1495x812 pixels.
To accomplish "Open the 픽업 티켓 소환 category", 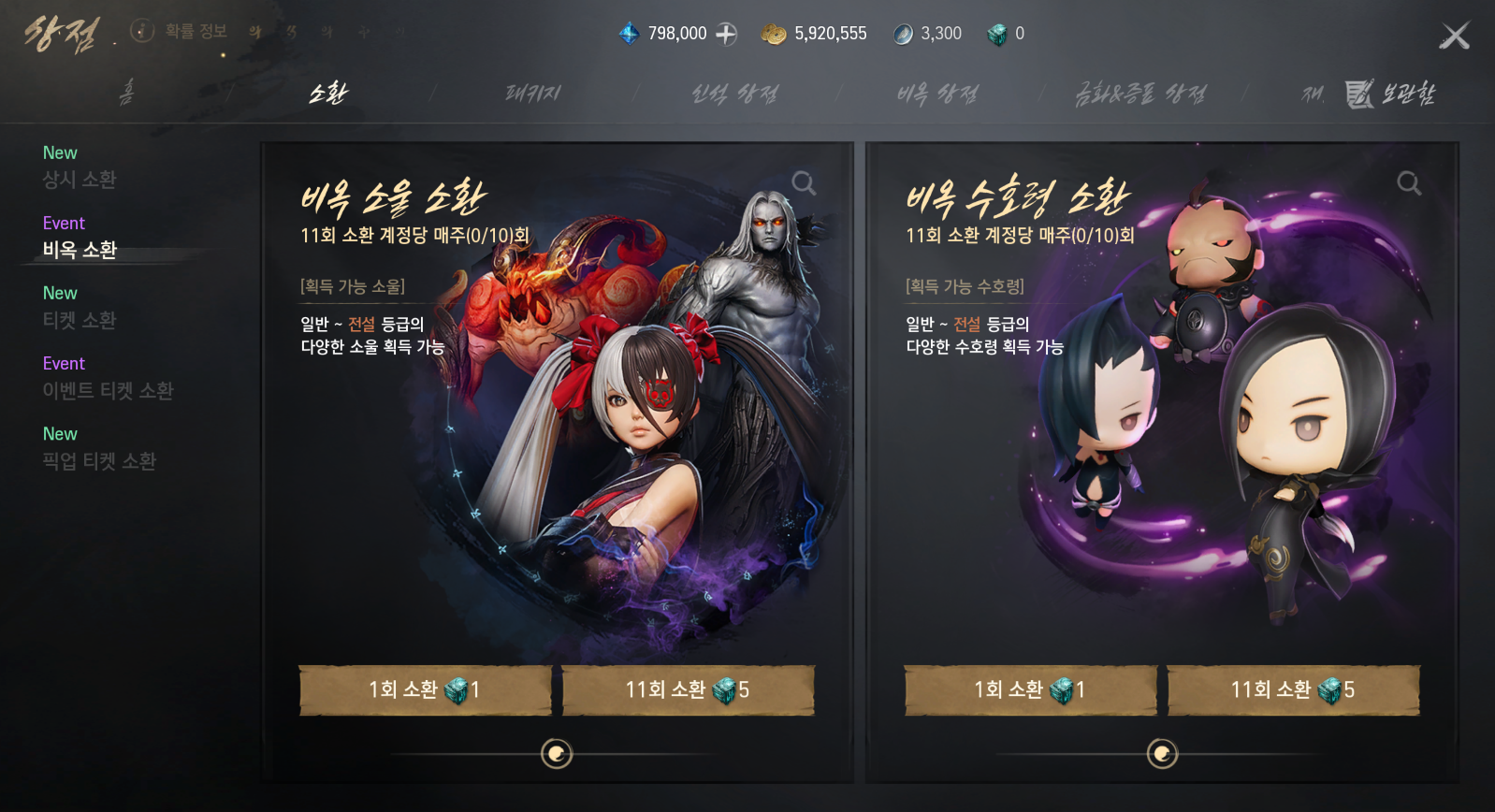I will tap(99, 461).
